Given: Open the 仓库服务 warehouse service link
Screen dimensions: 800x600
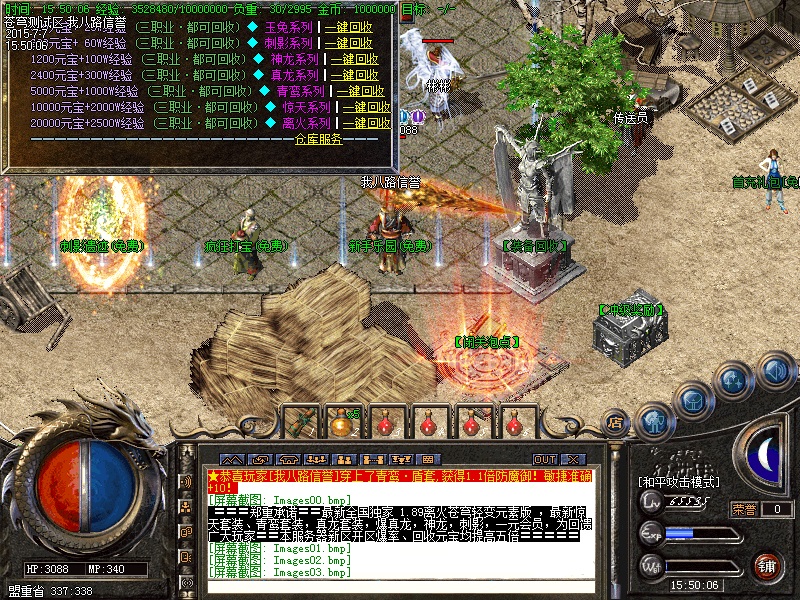Looking at the screenshot, I should coord(317,139).
